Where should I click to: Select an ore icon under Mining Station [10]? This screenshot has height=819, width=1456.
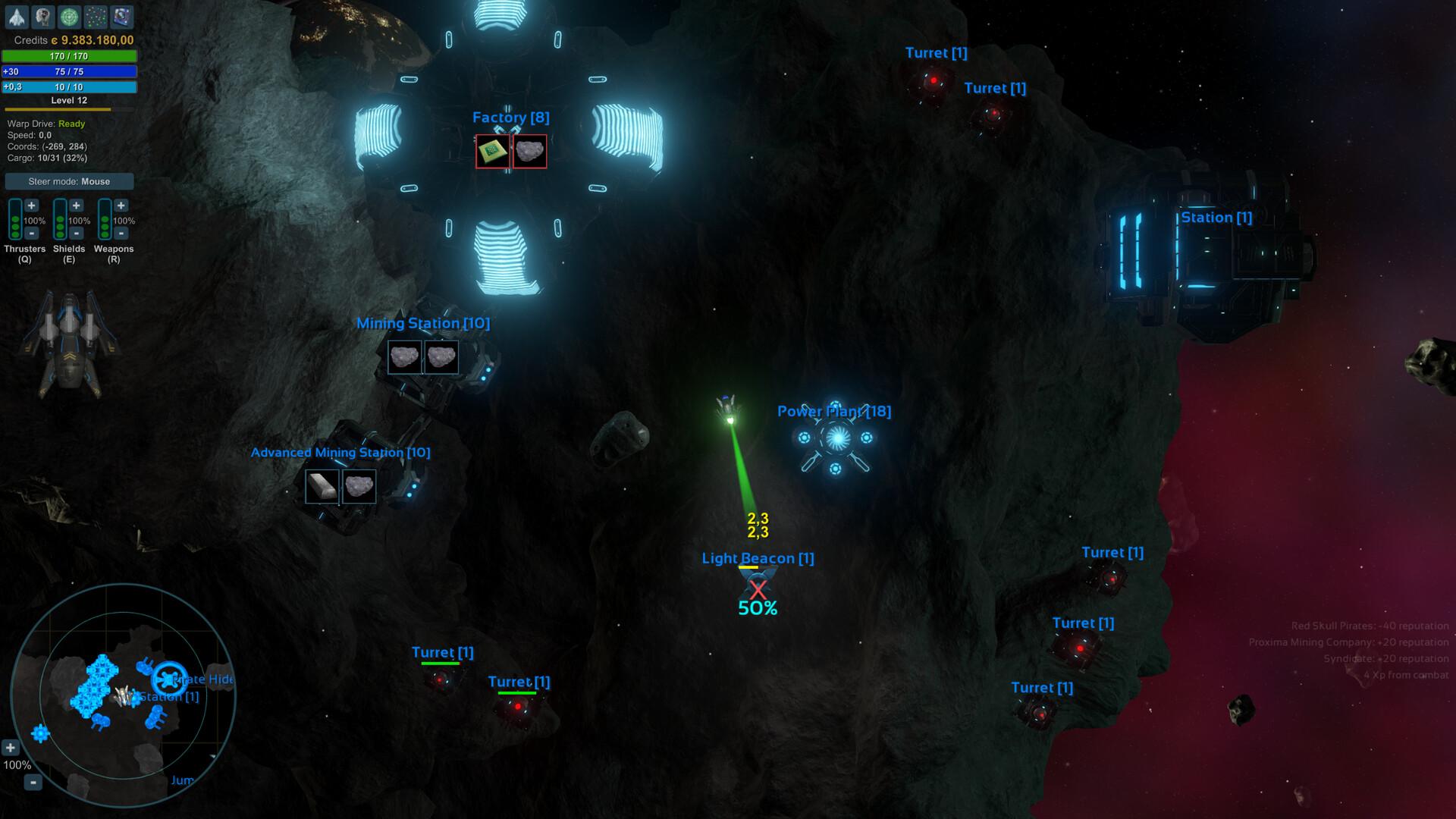tap(404, 357)
